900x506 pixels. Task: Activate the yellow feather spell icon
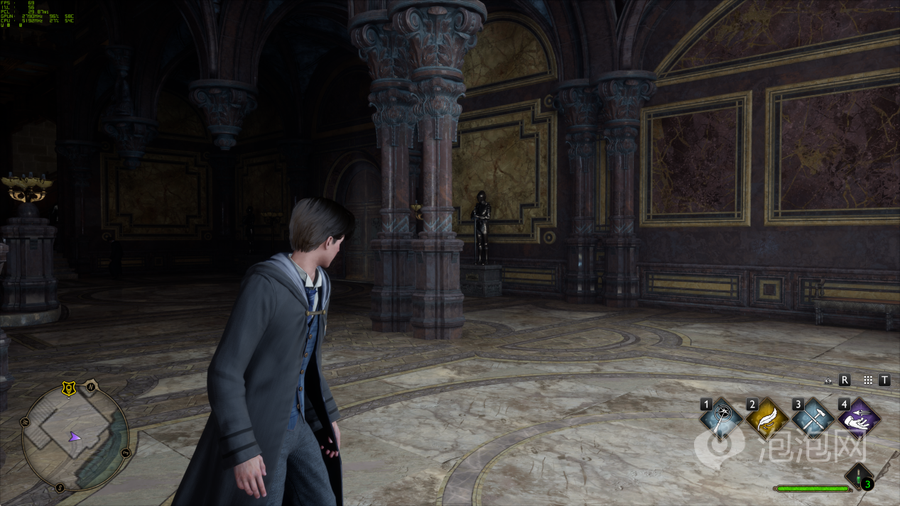pos(767,419)
